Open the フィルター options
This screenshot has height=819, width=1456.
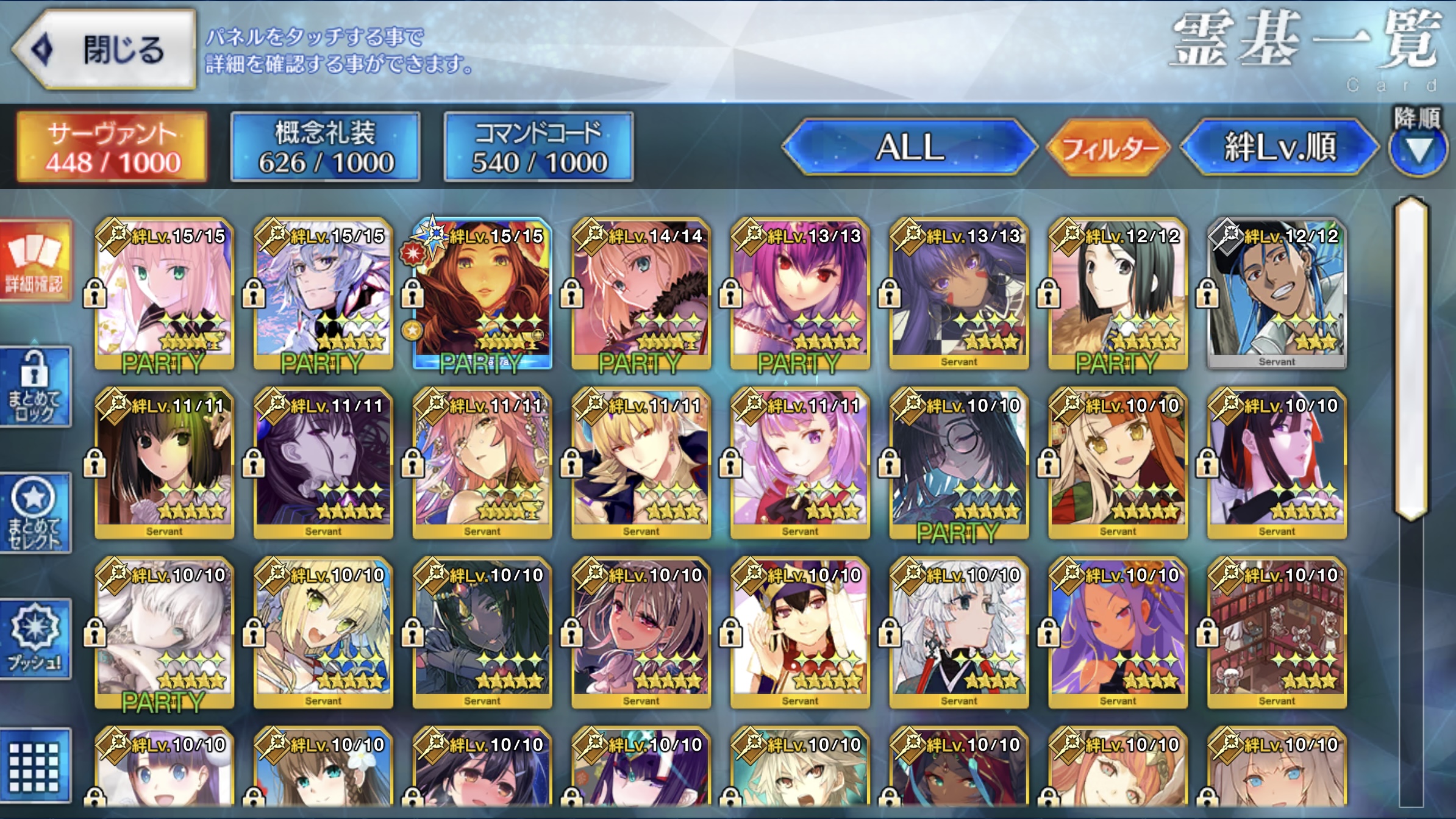(1109, 147)
